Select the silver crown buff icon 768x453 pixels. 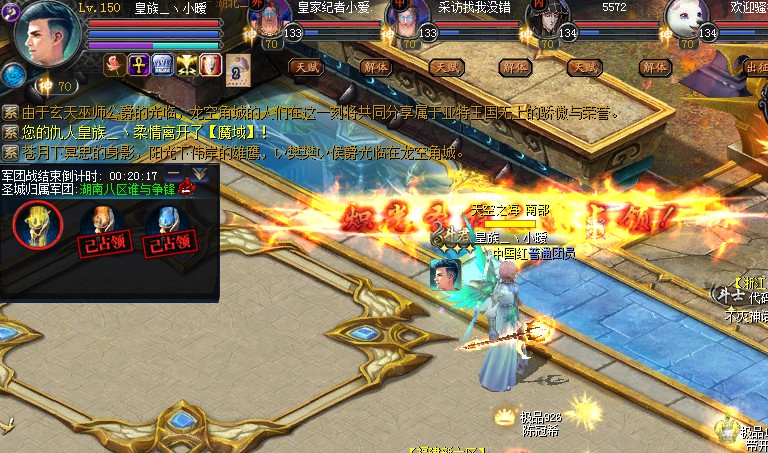(163, 65)
